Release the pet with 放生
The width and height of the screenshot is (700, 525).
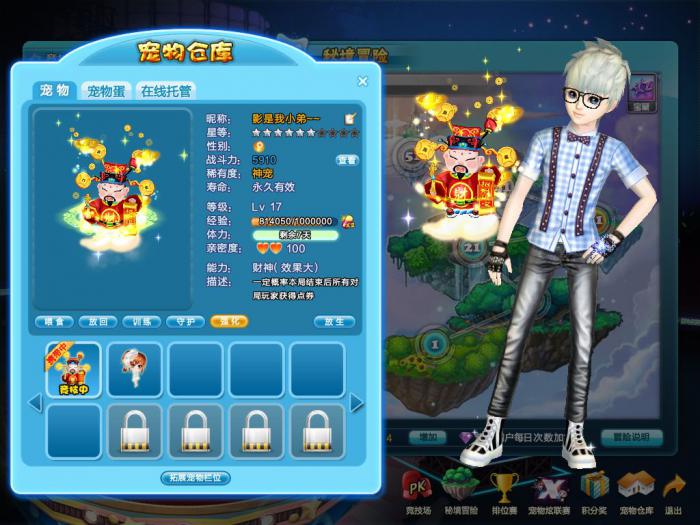(334, 322)
